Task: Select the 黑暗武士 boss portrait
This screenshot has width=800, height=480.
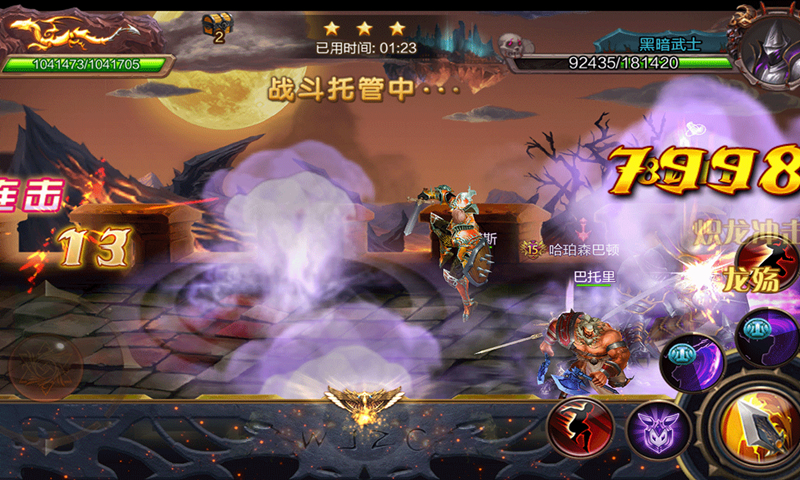Action: [767, 45]
